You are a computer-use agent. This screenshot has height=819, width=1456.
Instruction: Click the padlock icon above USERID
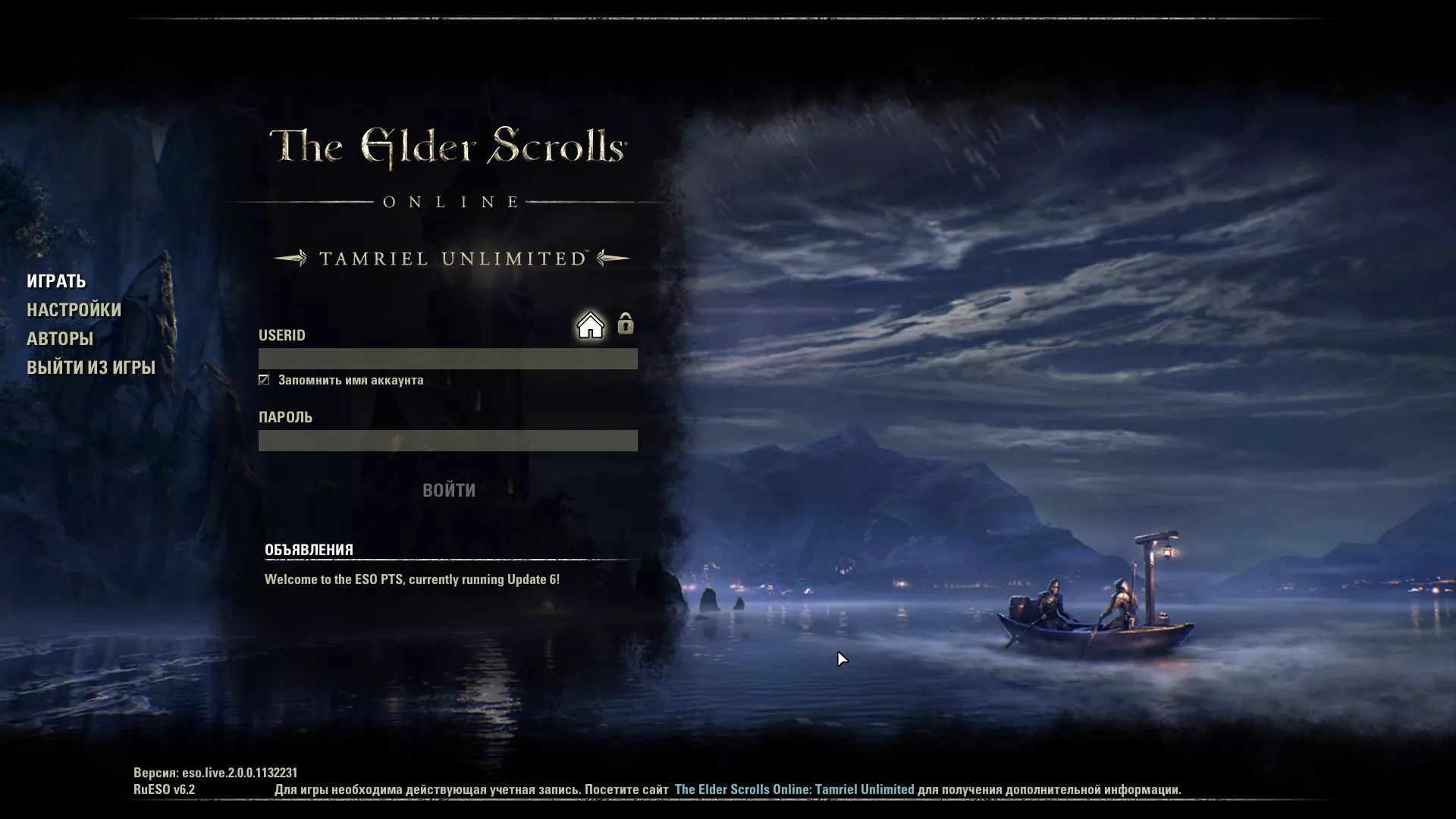click(625, 324)
